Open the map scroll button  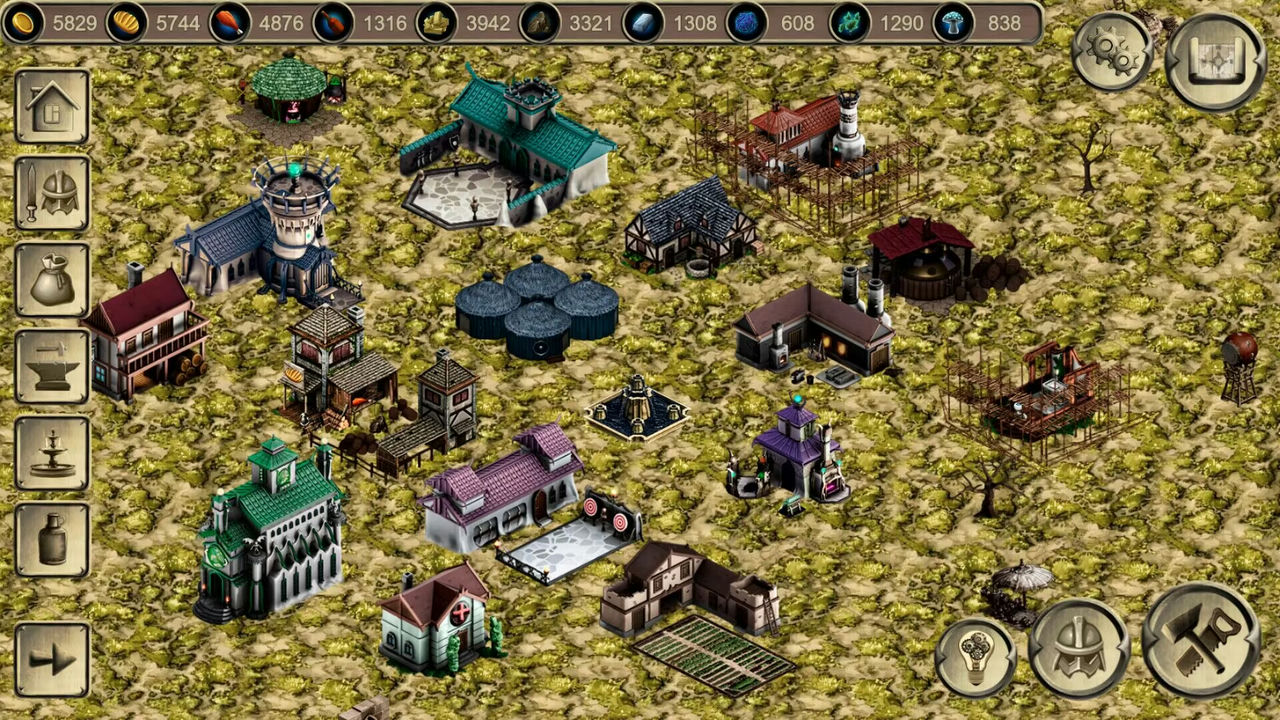(x=1215, y=60)
